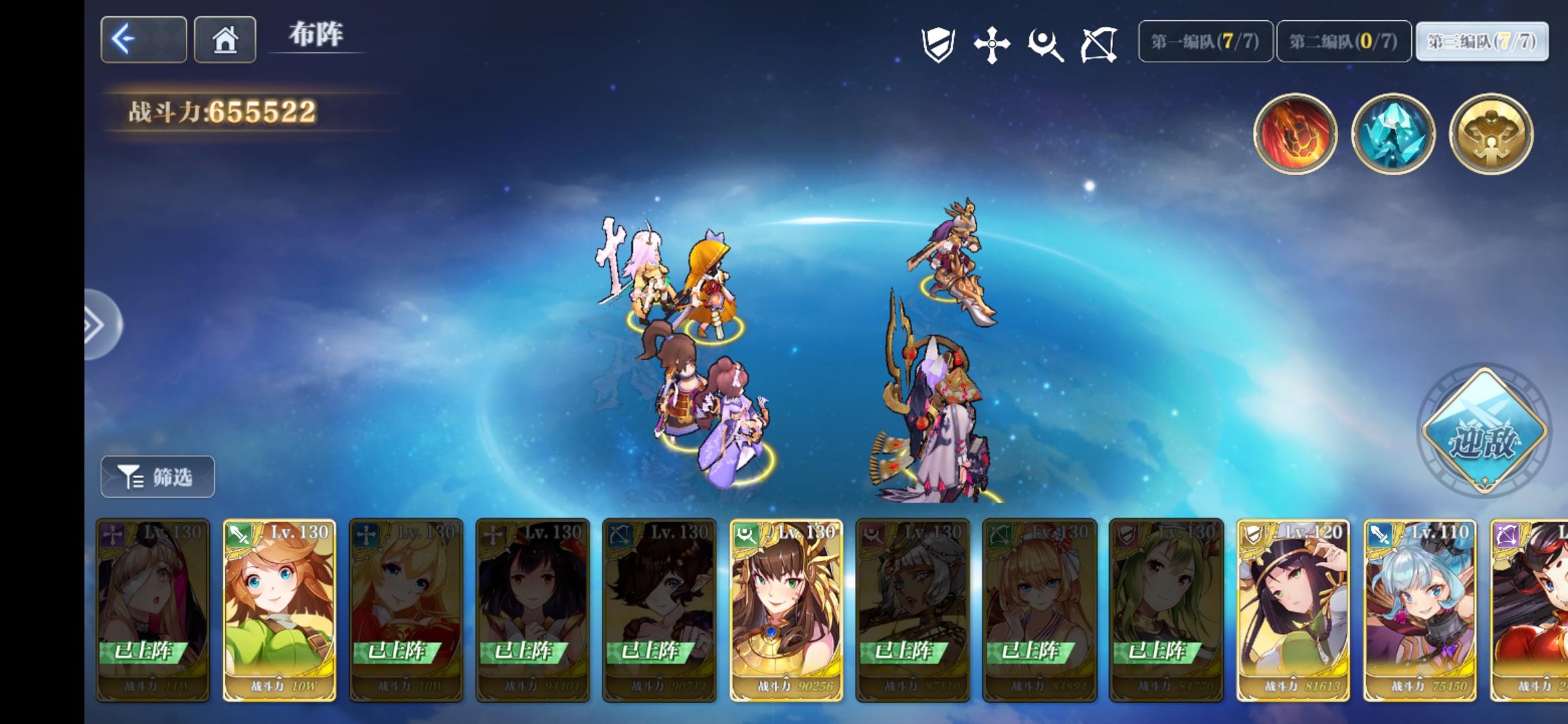Toggle the empty second team 第二编队
The height and width of the screenshot is (724, 1568).
click(1343, 42)
